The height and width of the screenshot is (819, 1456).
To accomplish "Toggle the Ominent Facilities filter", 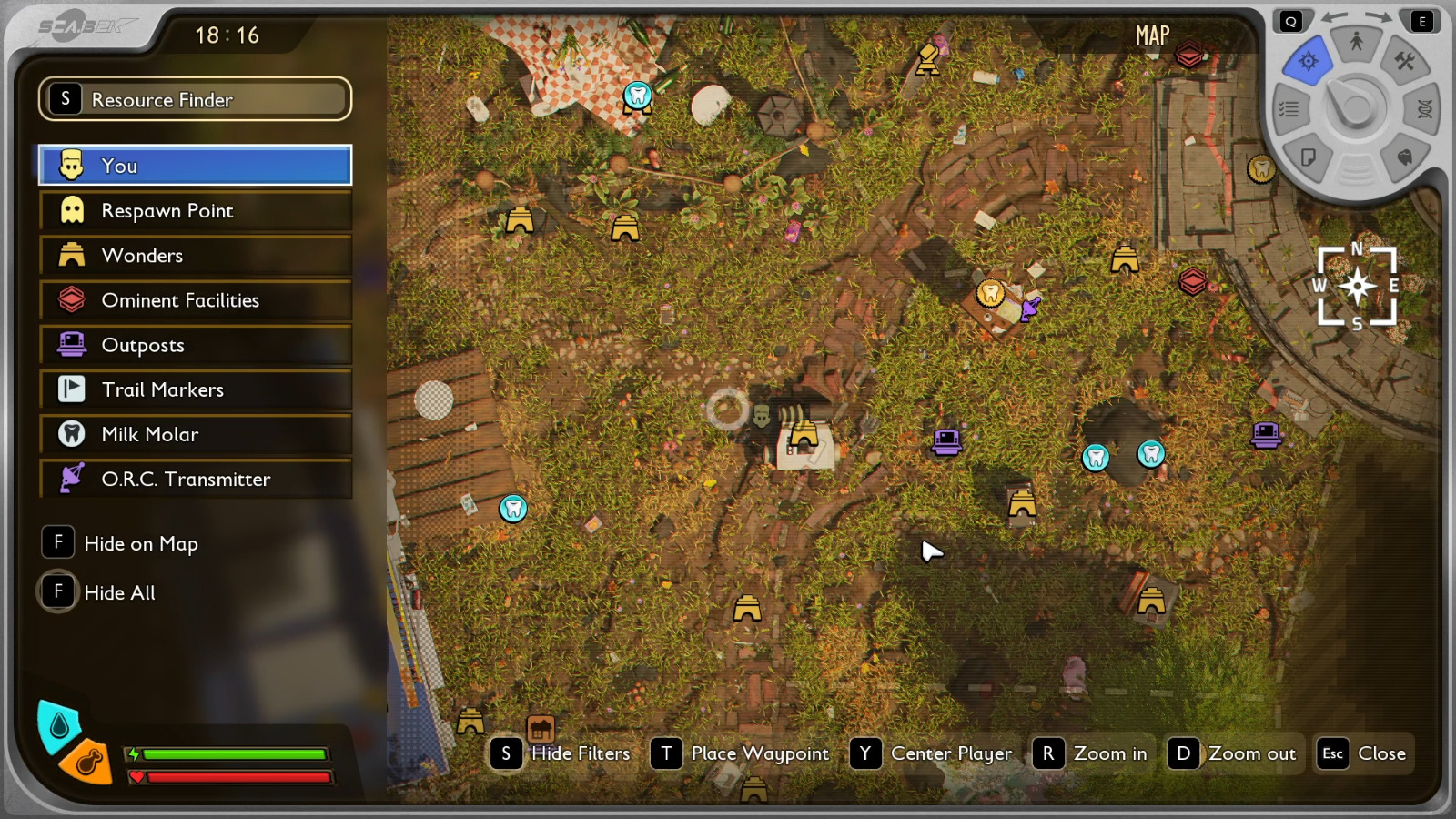I will click(x=194, y=300).
